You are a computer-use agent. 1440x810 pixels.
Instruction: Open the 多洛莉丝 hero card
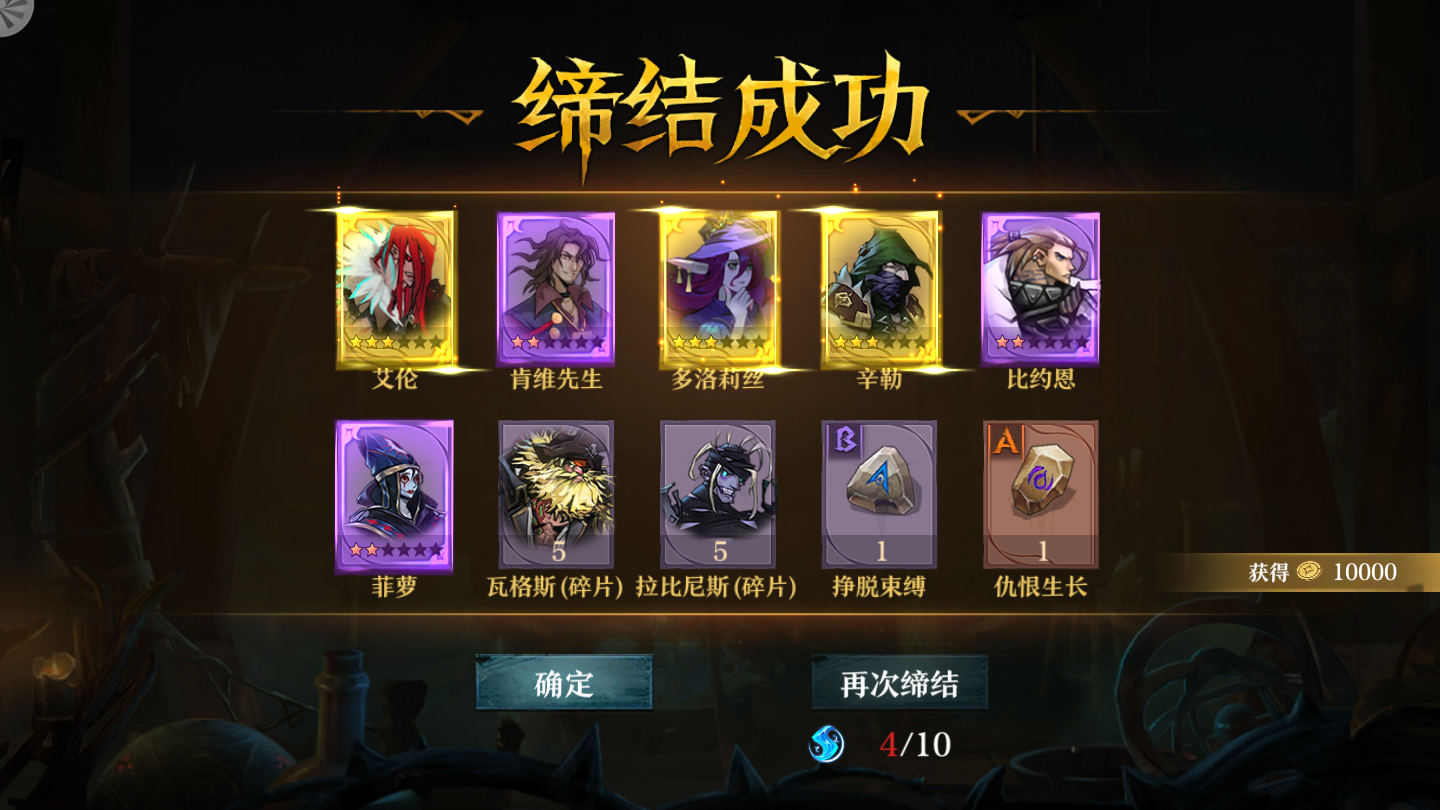(718, 285)
